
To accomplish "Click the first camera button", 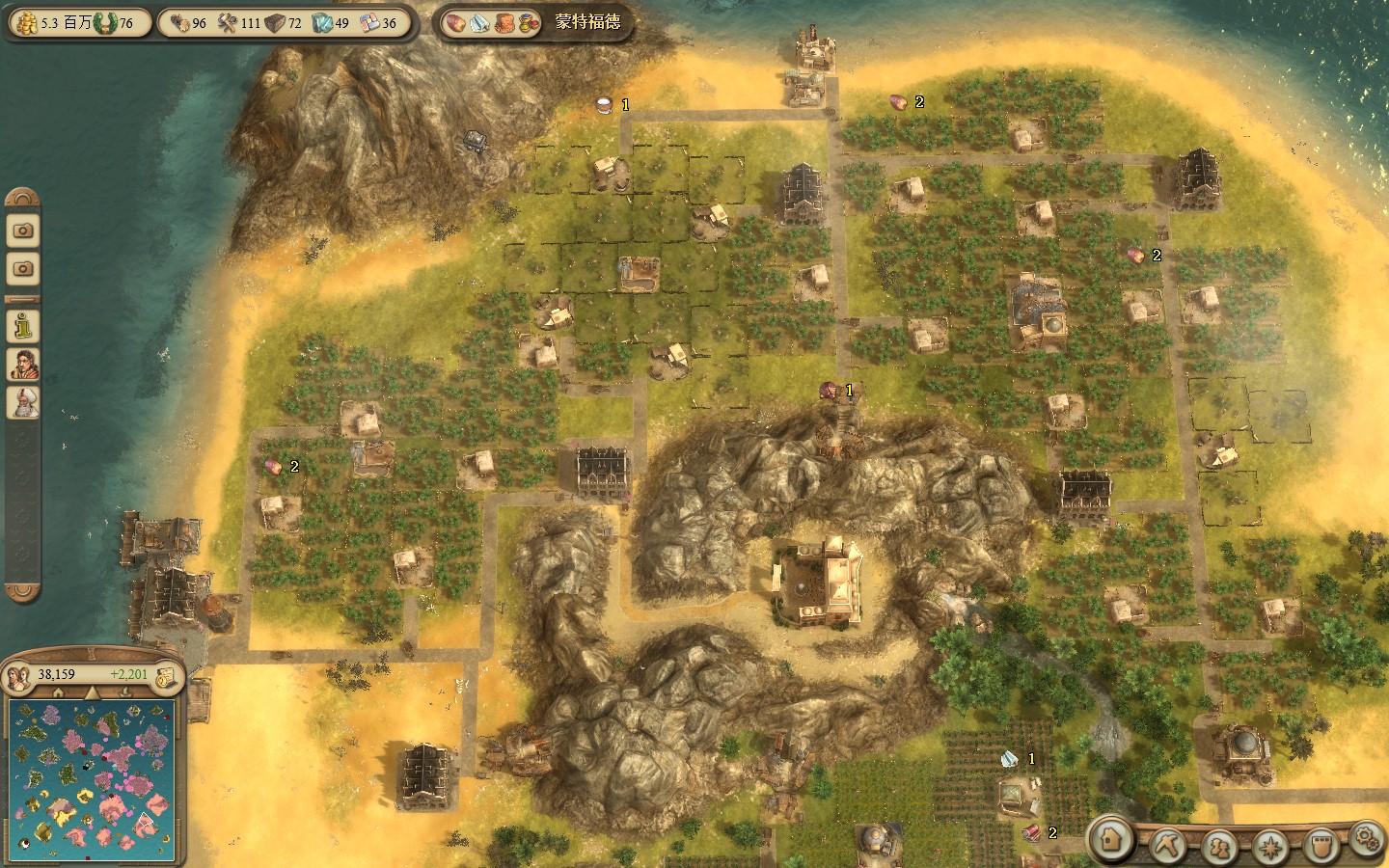I will 23,231.
